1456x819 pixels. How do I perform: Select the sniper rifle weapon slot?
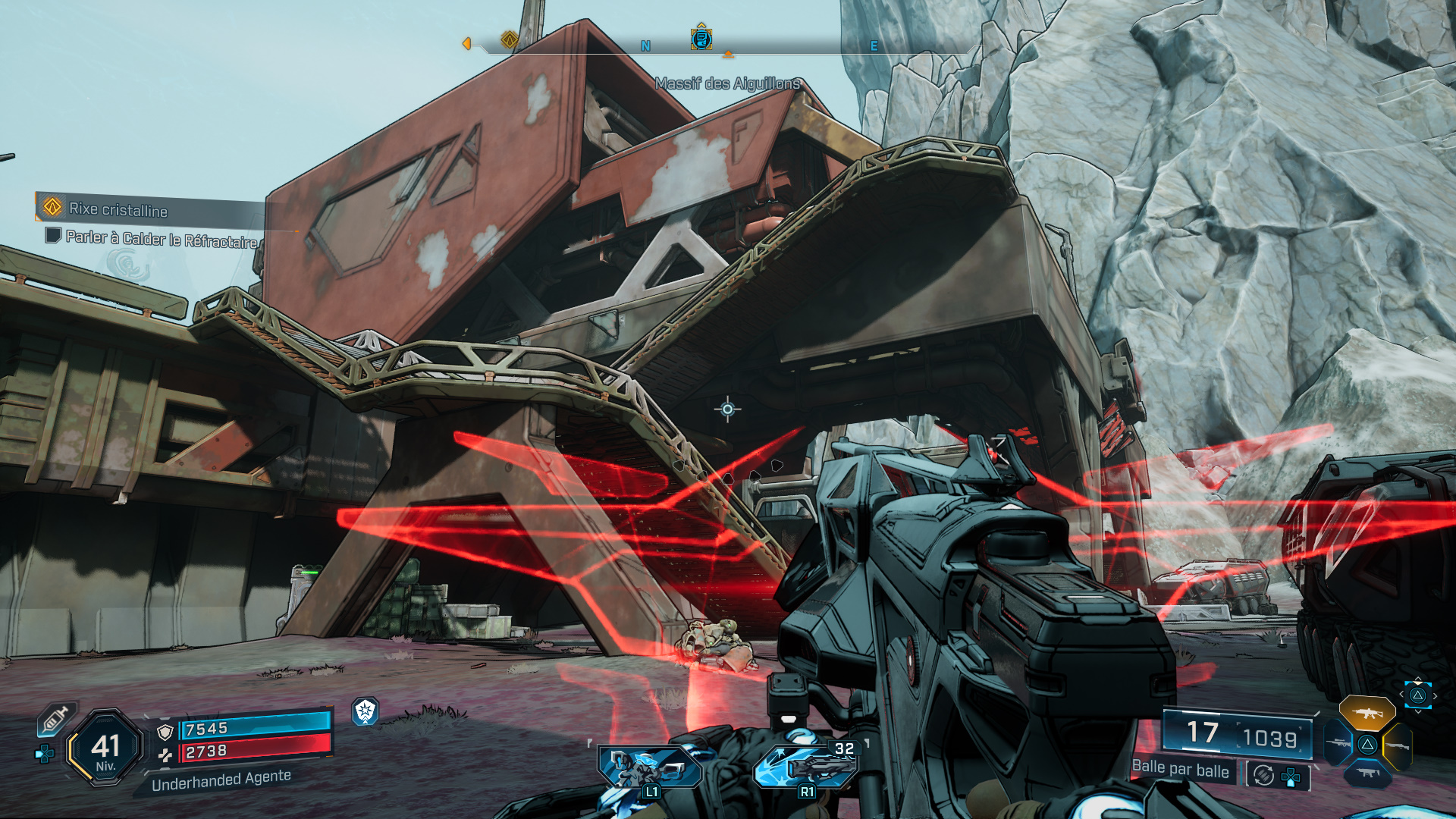[x=1338, y=744]
